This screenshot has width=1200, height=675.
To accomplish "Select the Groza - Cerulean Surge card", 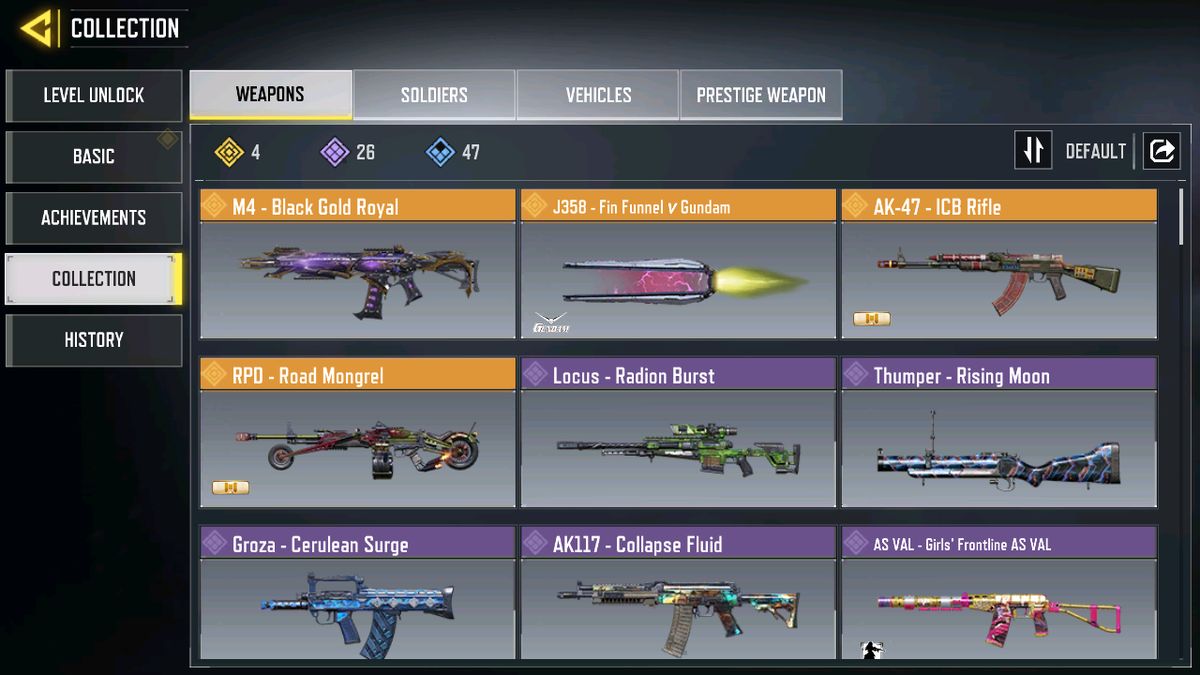I will point(357,595).
